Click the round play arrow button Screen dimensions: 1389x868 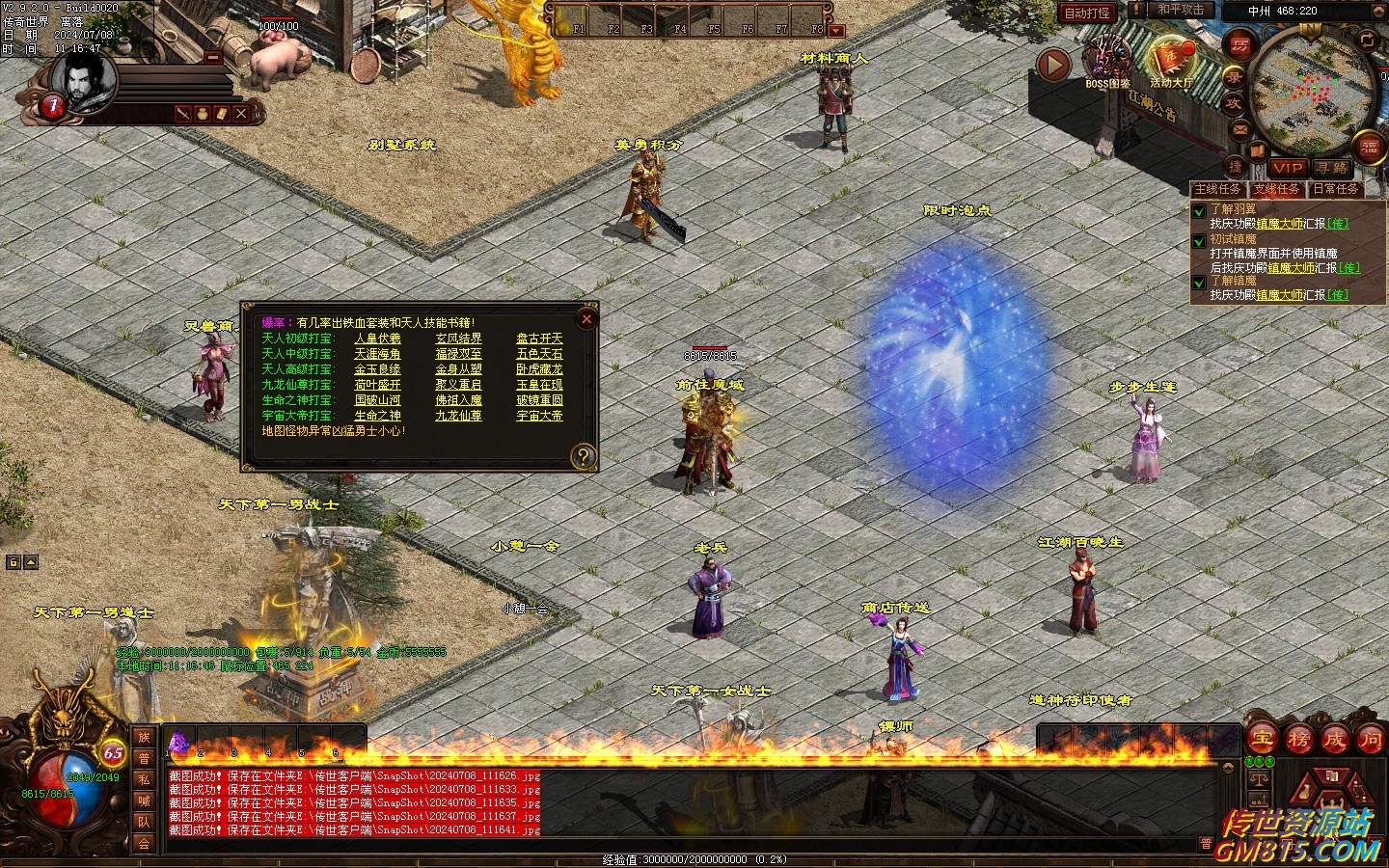[1054, 65]
